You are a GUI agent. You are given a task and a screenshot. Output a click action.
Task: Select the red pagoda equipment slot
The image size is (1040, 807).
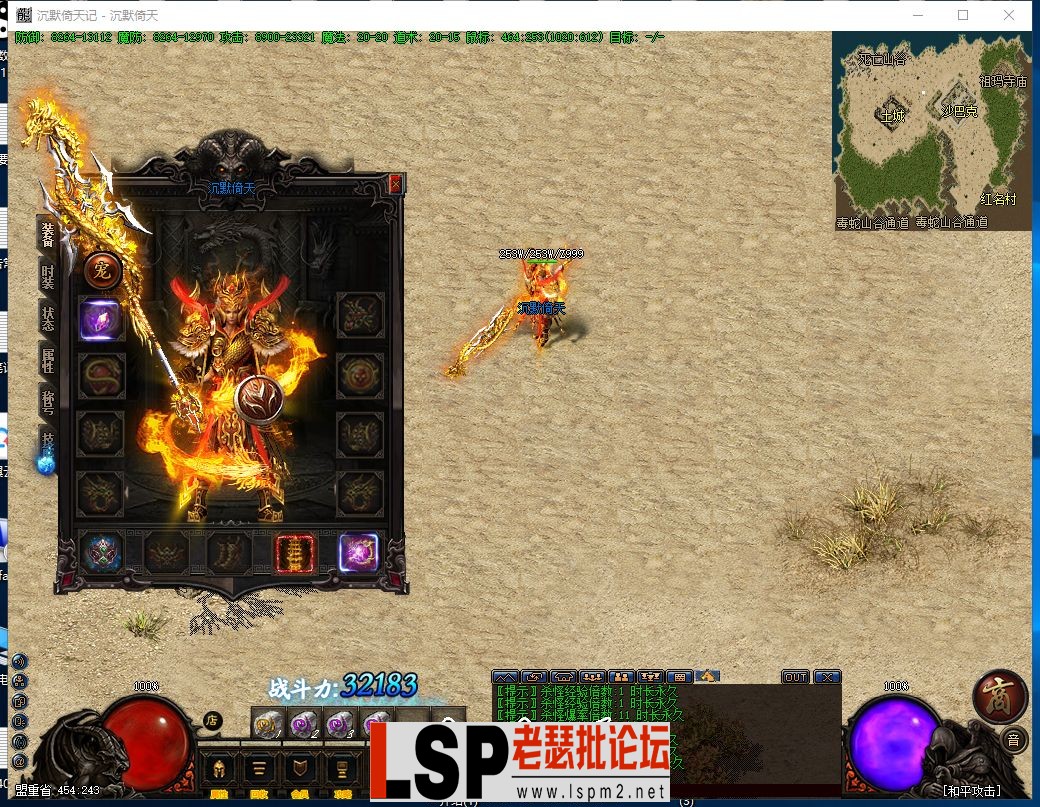coord(295,553)
